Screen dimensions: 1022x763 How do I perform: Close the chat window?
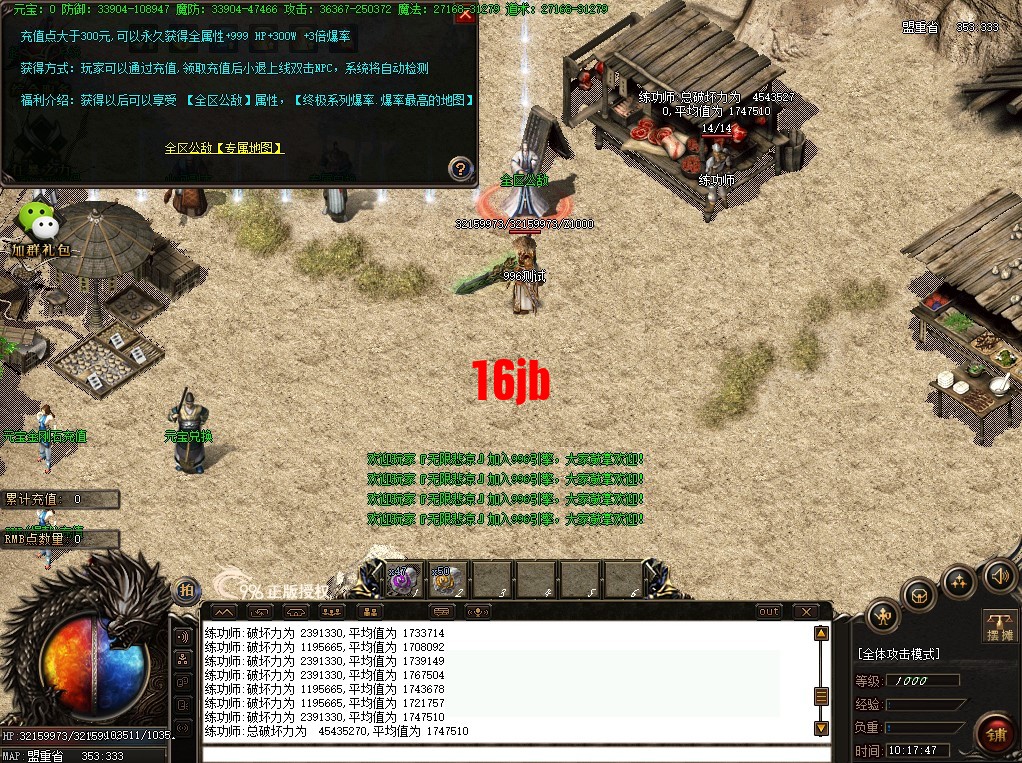pyautogui.click(x=805, y=611)
